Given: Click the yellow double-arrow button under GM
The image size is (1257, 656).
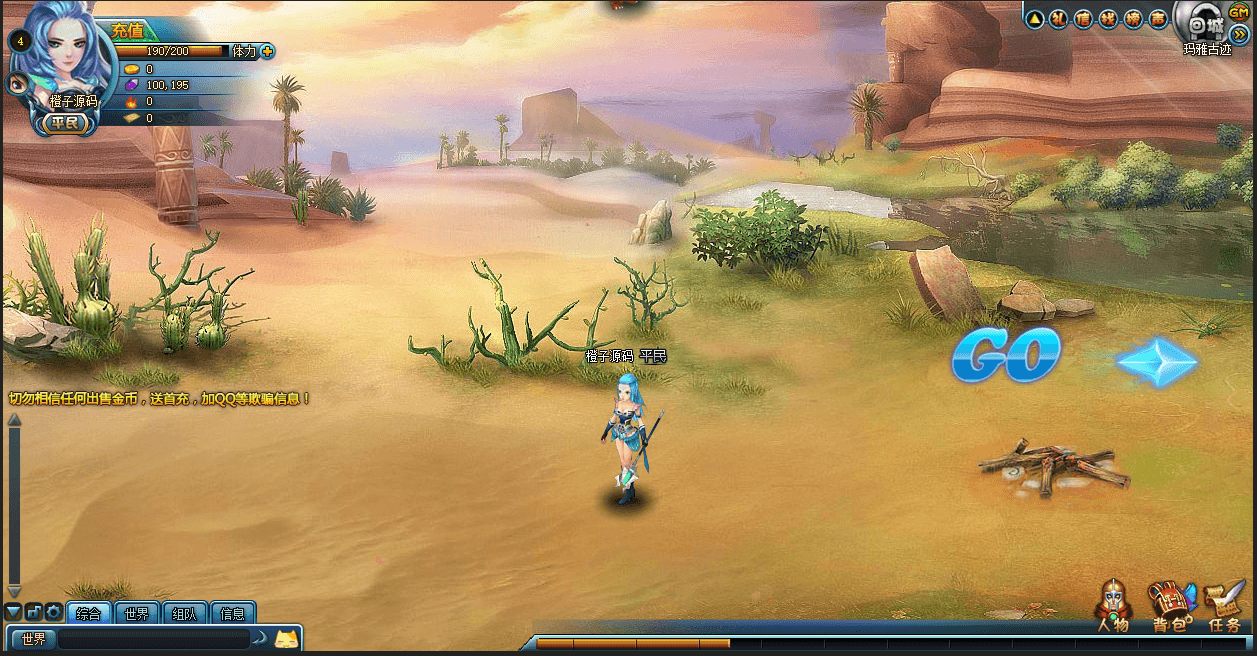Looking at the screenshot, I should point(1239,34).
